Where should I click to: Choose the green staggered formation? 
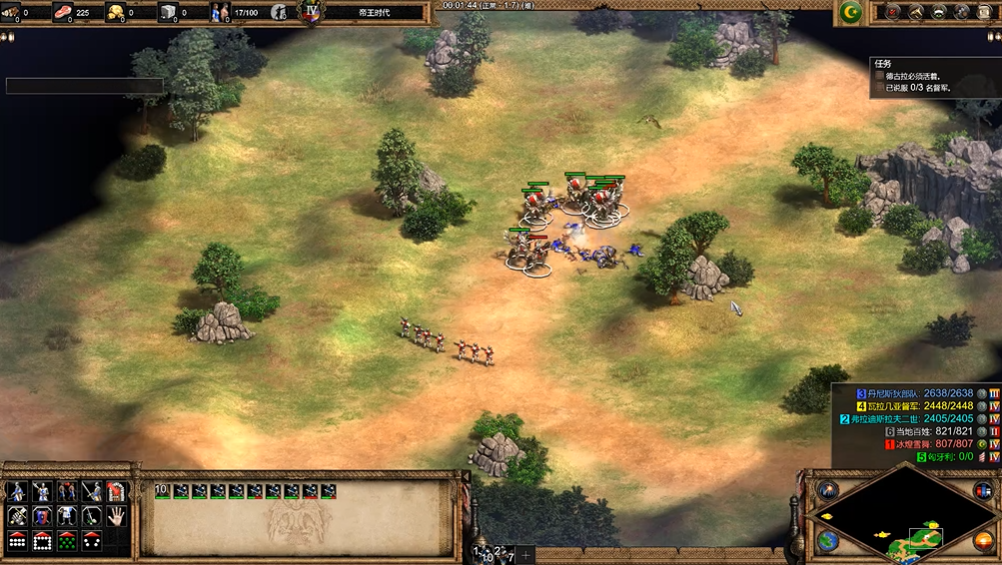(66, 541)
